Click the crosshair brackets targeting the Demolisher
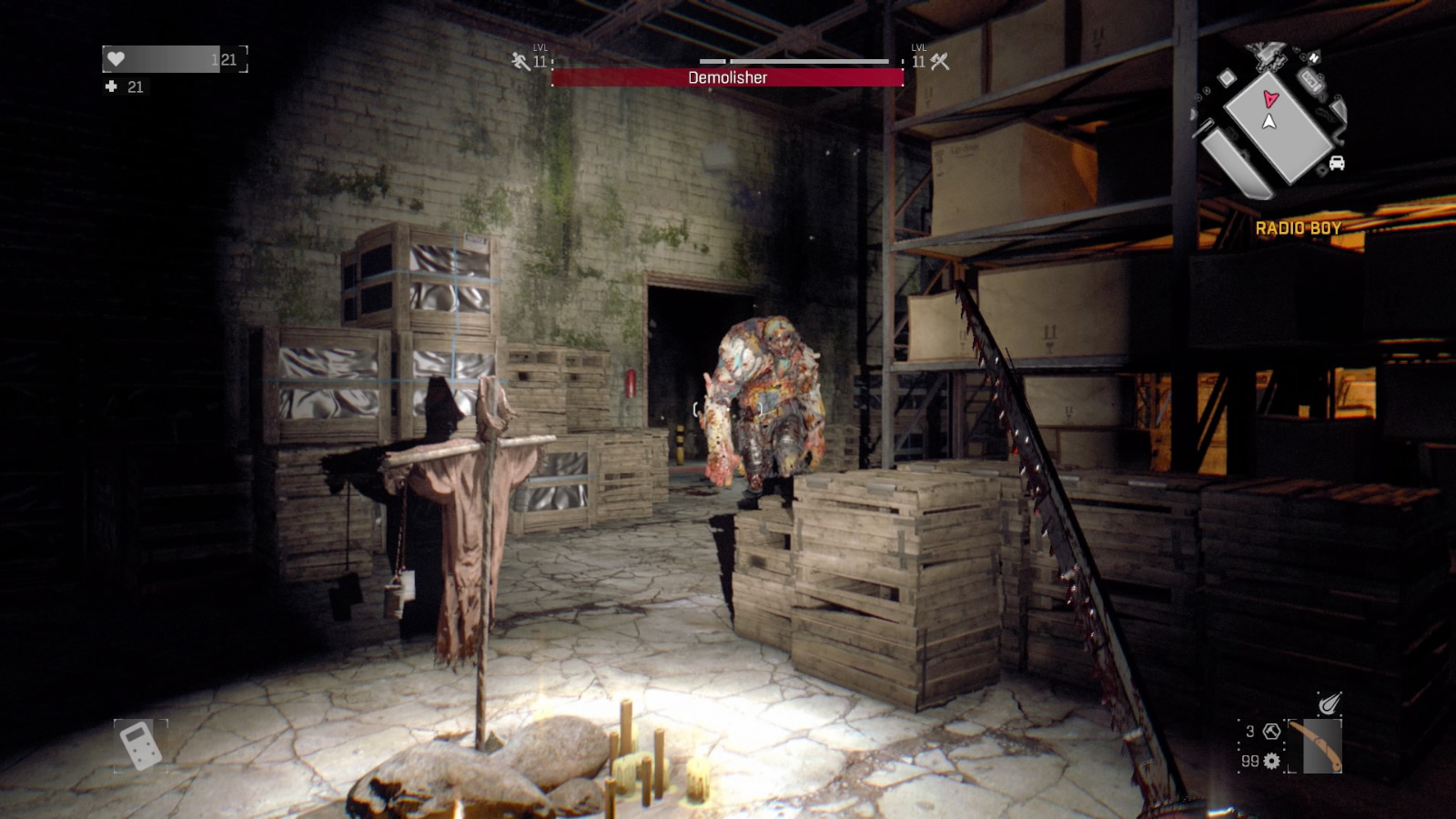 (726, 409)
